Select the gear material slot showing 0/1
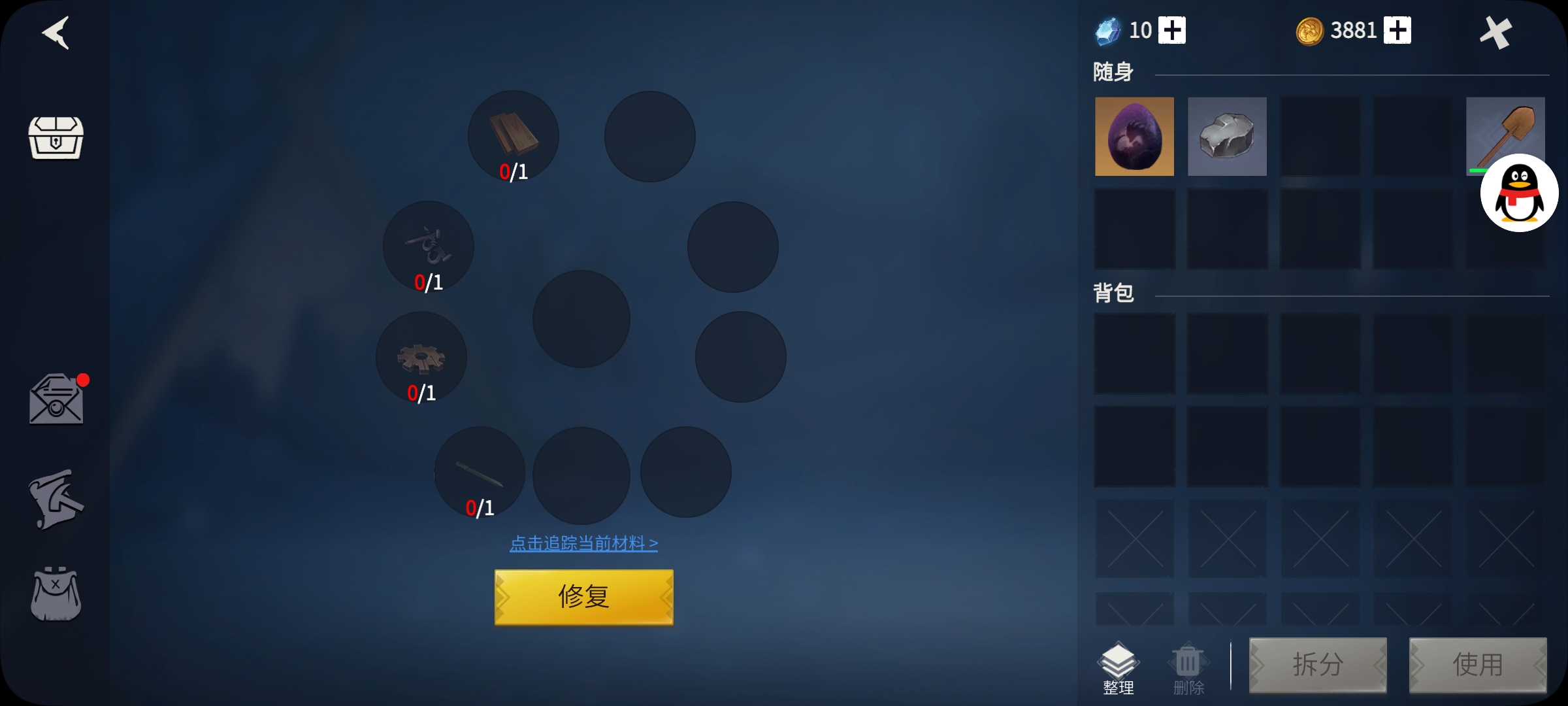This screenshot has width=1568, height=706. (421, 356)
